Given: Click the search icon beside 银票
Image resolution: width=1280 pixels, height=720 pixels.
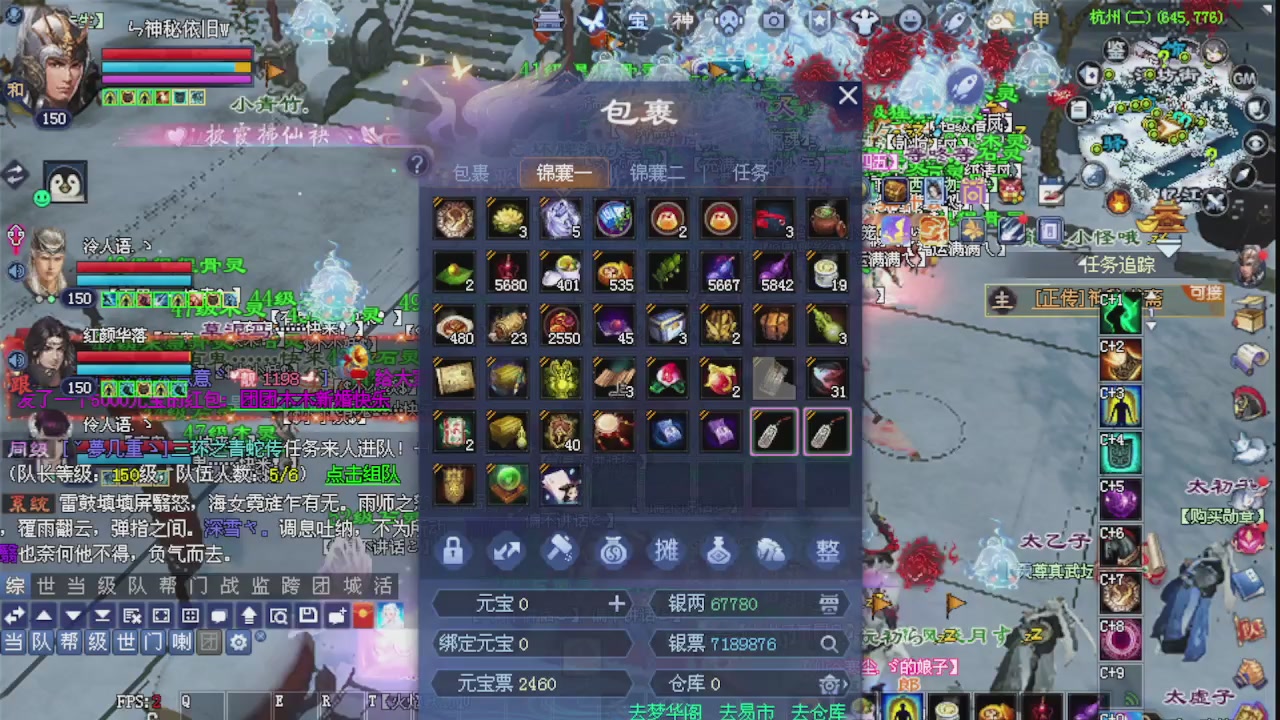Looking at the screenshot, I should click(829, 644).
